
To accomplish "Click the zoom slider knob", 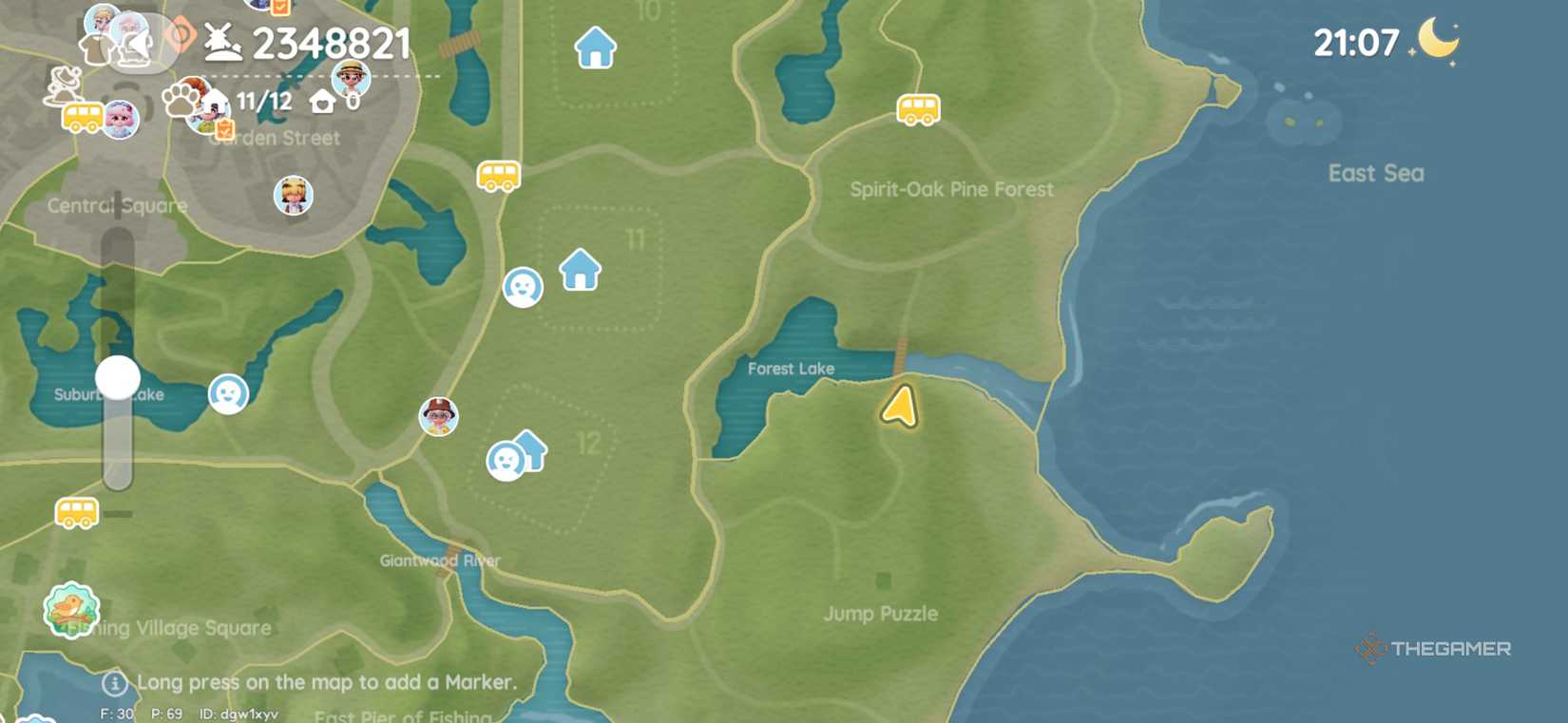I will 115,377.
